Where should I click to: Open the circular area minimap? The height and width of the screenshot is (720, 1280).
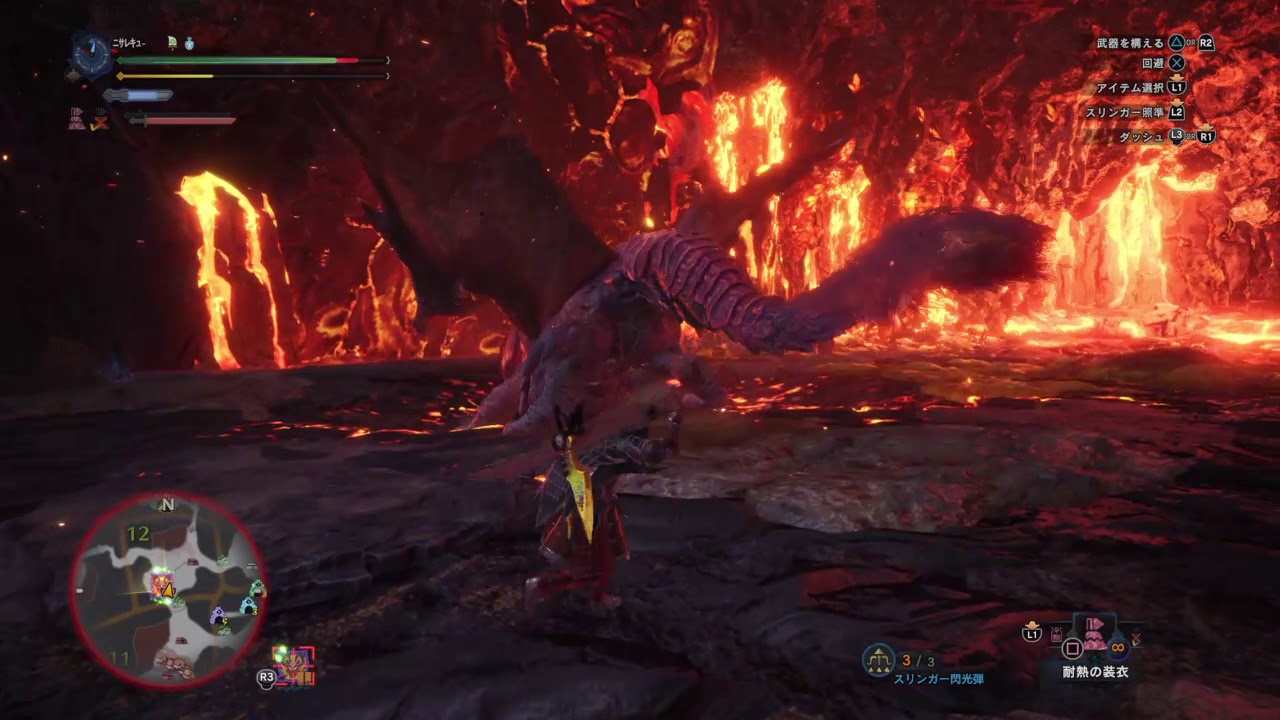tap(167, 591)
